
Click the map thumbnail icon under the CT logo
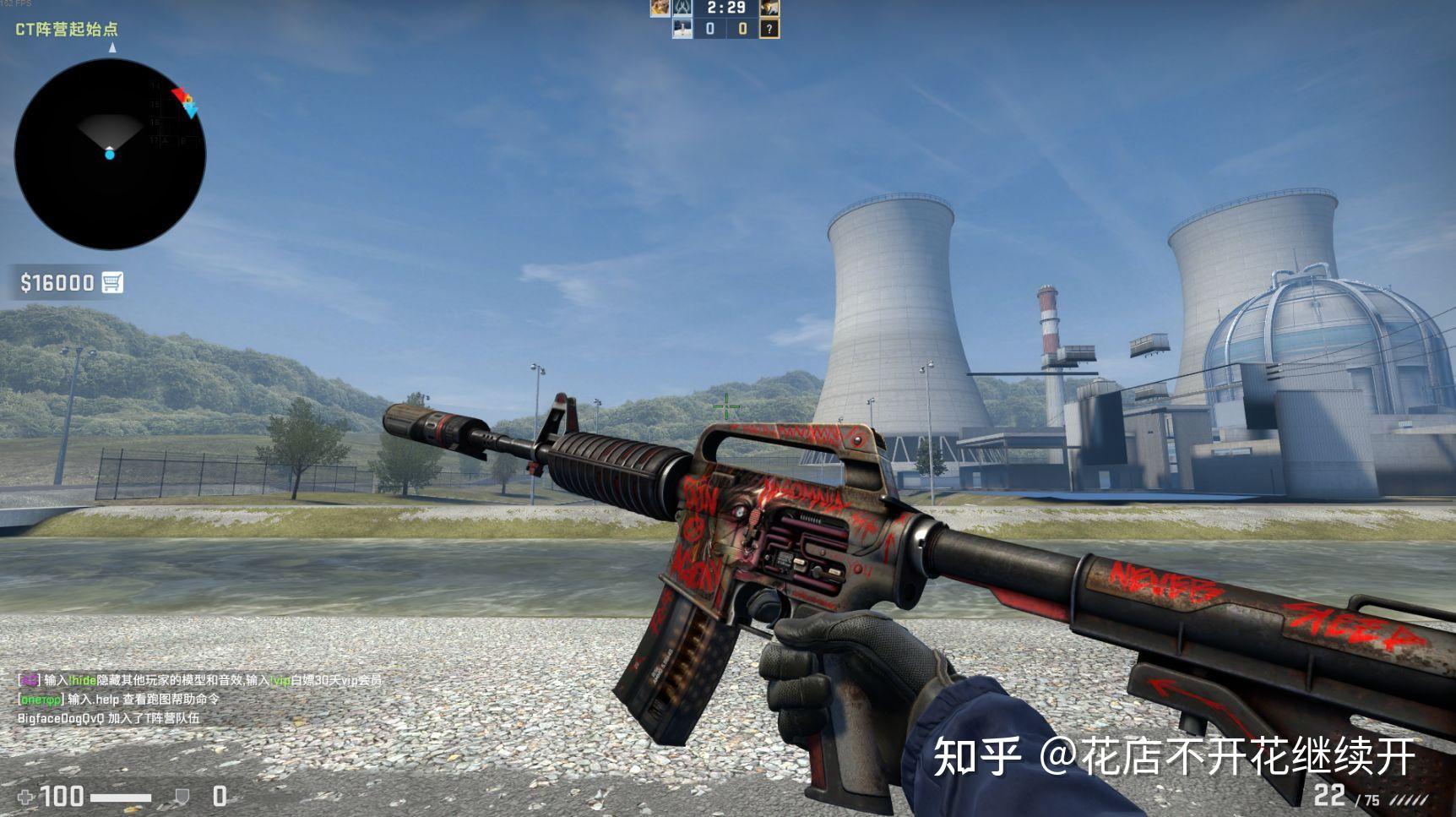click(x=682, y=29)
